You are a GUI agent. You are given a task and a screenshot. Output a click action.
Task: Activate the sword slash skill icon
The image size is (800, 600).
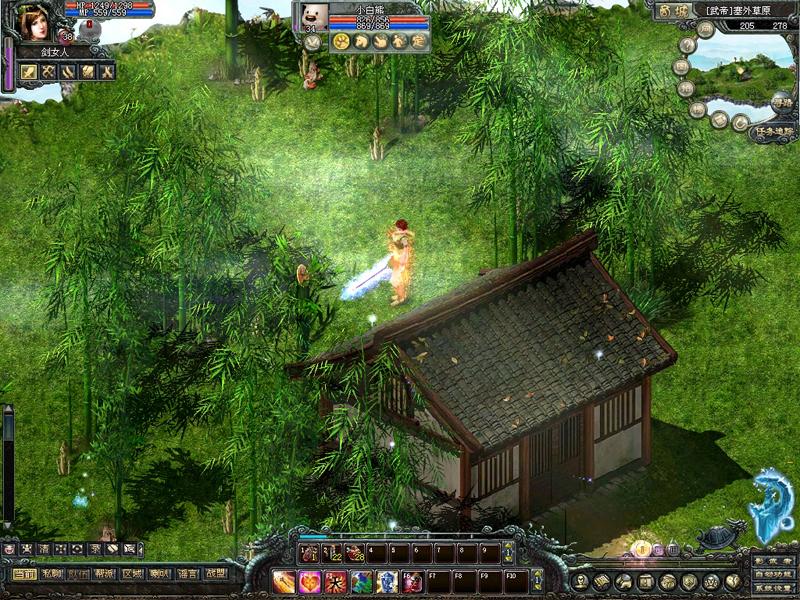pos(285,581)
